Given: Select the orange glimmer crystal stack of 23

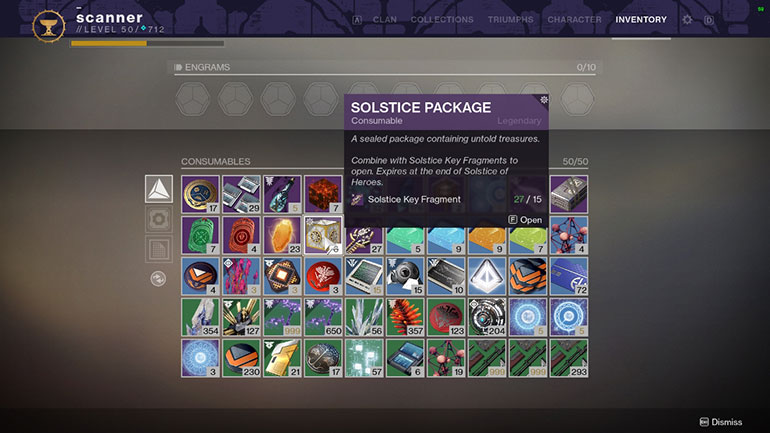Looking at the screenshot, I should (x=282, y=235).
